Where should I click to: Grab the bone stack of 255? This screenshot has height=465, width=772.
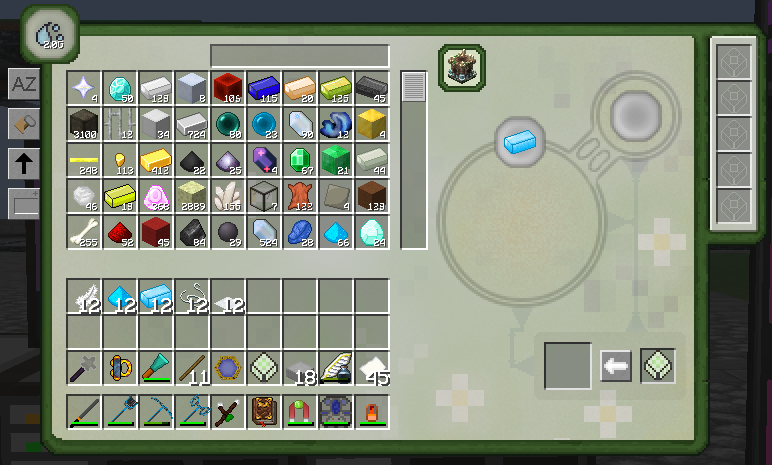tap(84, 232)
